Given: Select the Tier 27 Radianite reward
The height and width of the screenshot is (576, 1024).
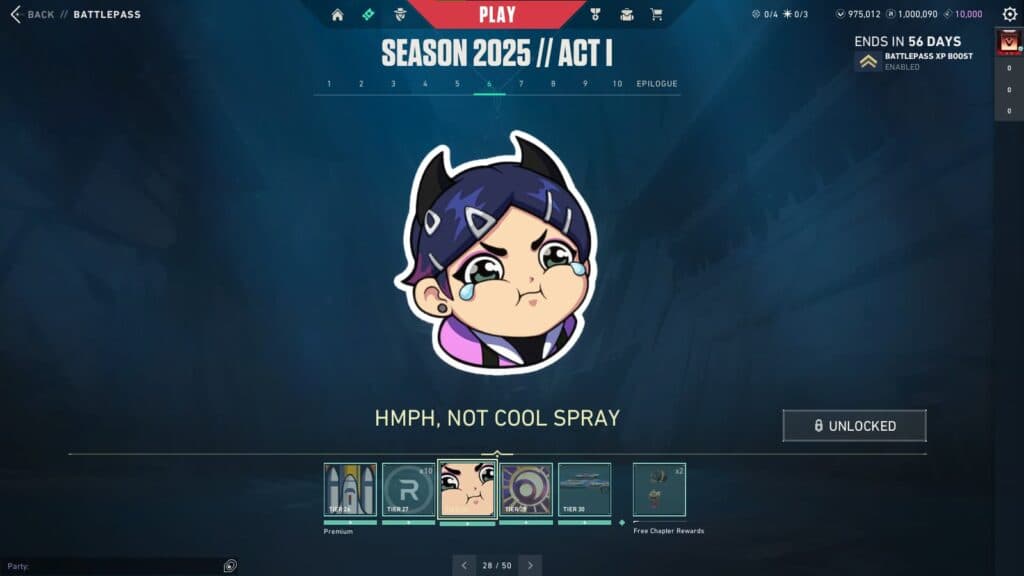Looking at the screenshot, I should pyautogui.click(x=408, y=489).
